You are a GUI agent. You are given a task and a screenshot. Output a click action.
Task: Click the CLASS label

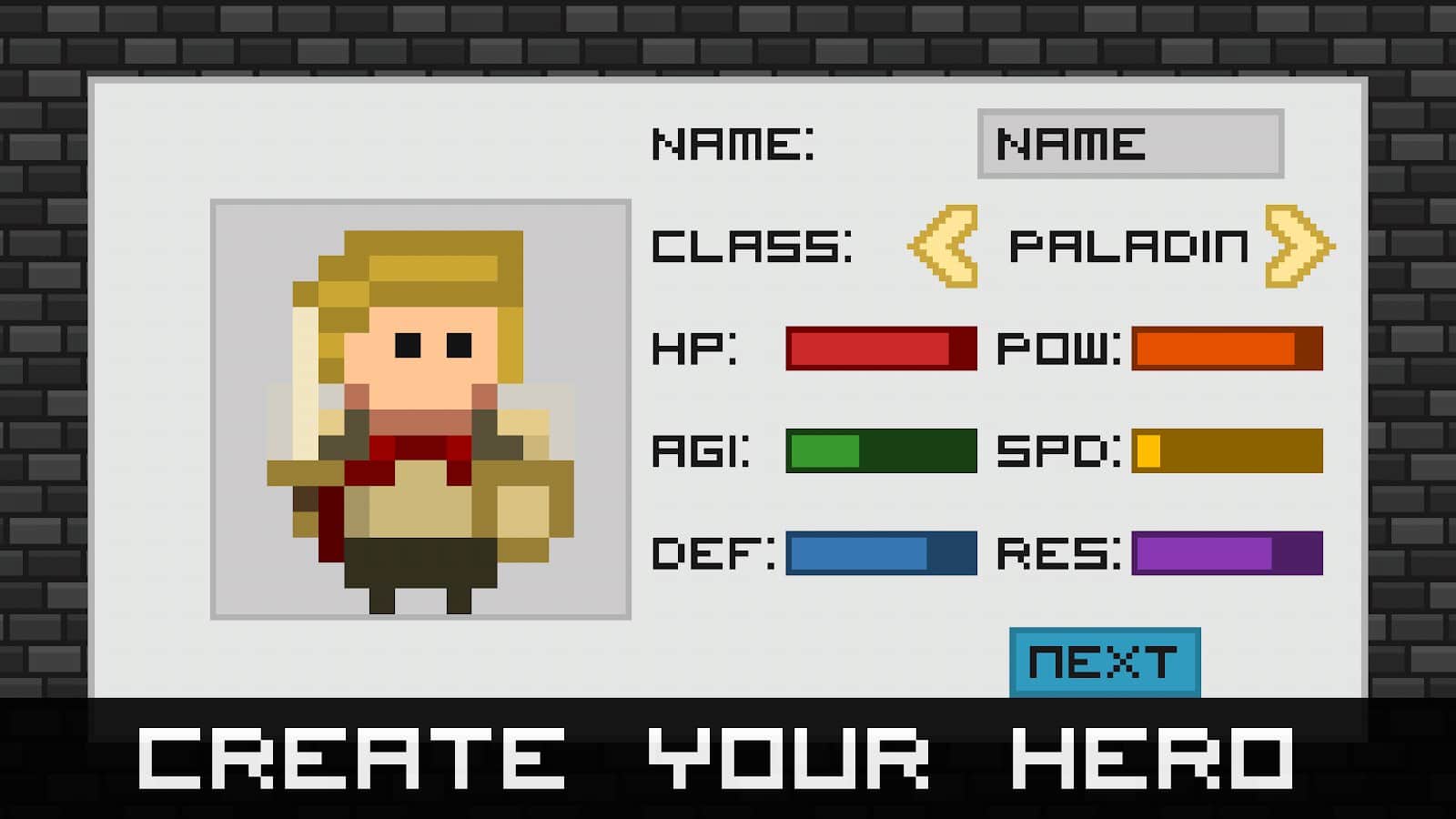[751, 248]
